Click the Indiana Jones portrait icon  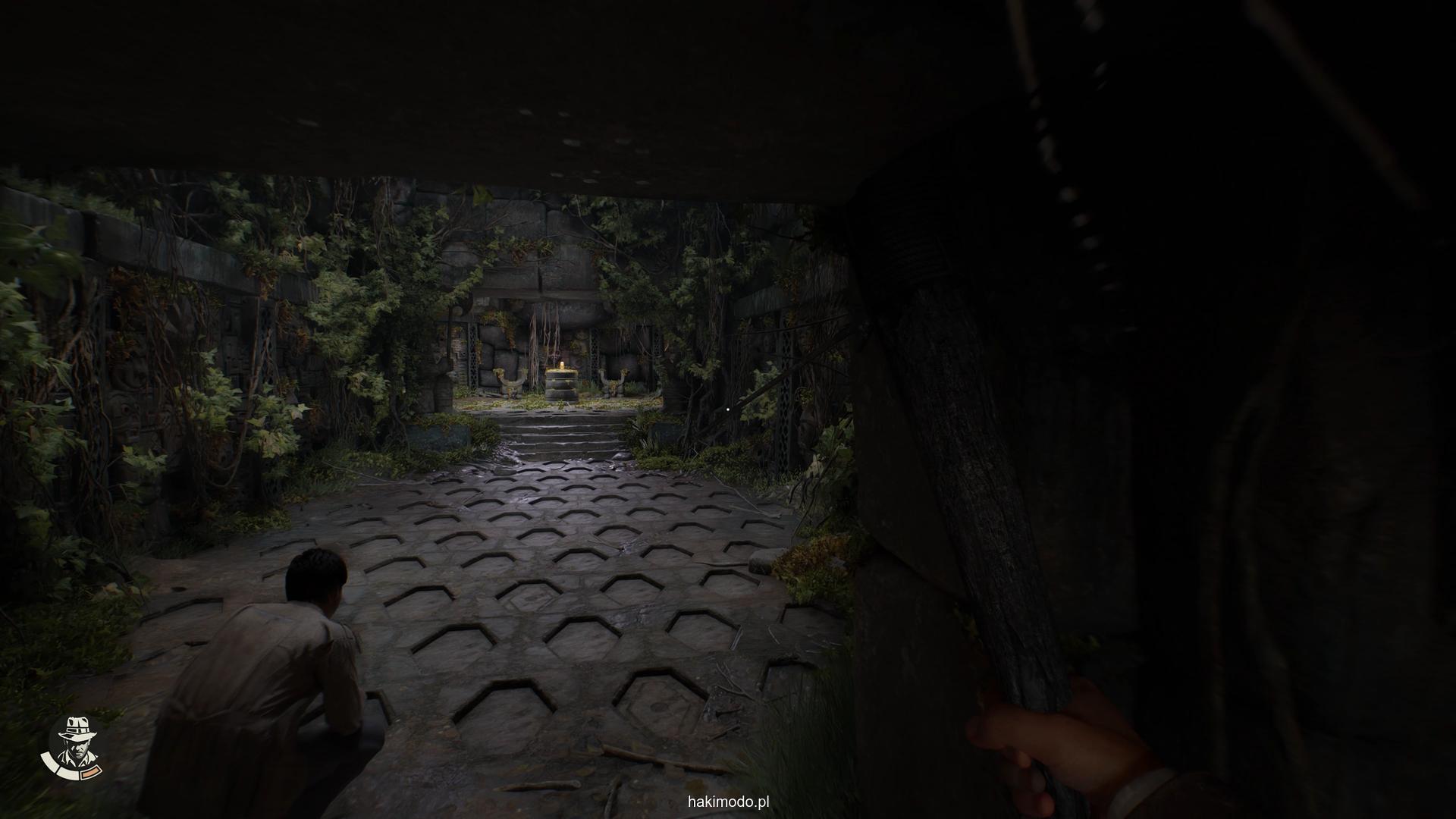(76, 742)
